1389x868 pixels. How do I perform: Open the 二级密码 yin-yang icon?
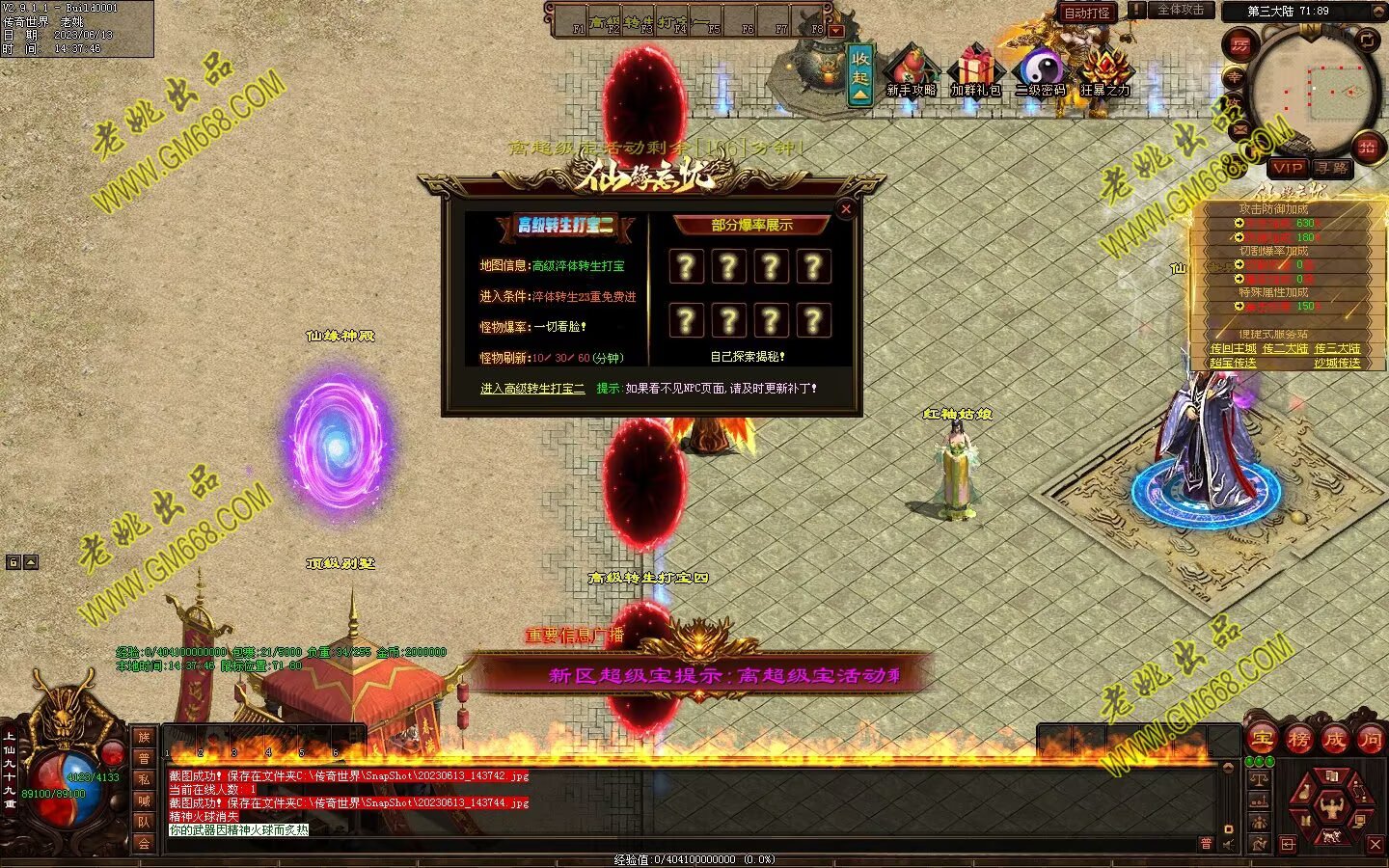coord(1040,71)
